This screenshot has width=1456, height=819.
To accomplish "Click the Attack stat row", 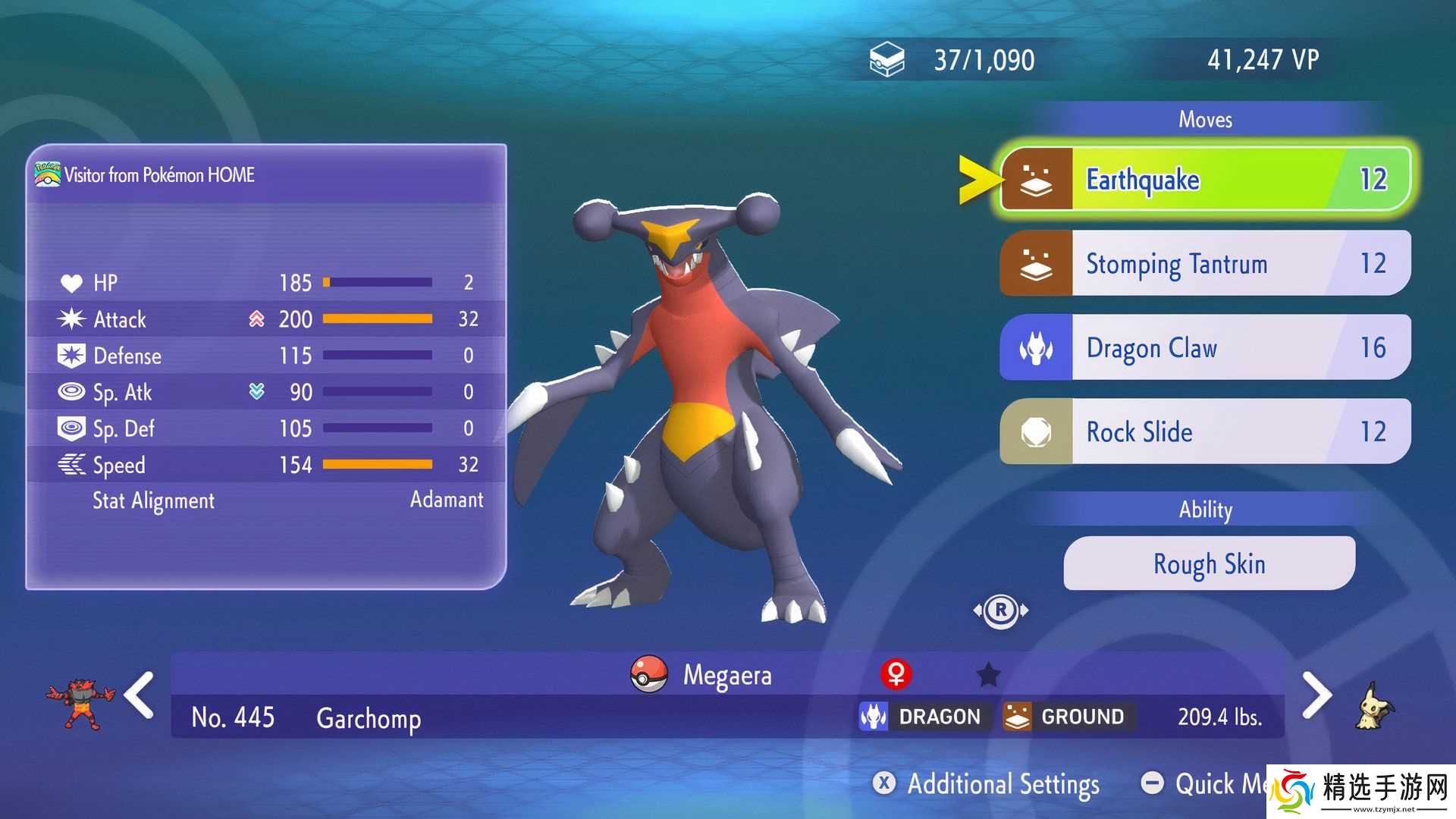I will pyautogui.click(x=267, y=319).
